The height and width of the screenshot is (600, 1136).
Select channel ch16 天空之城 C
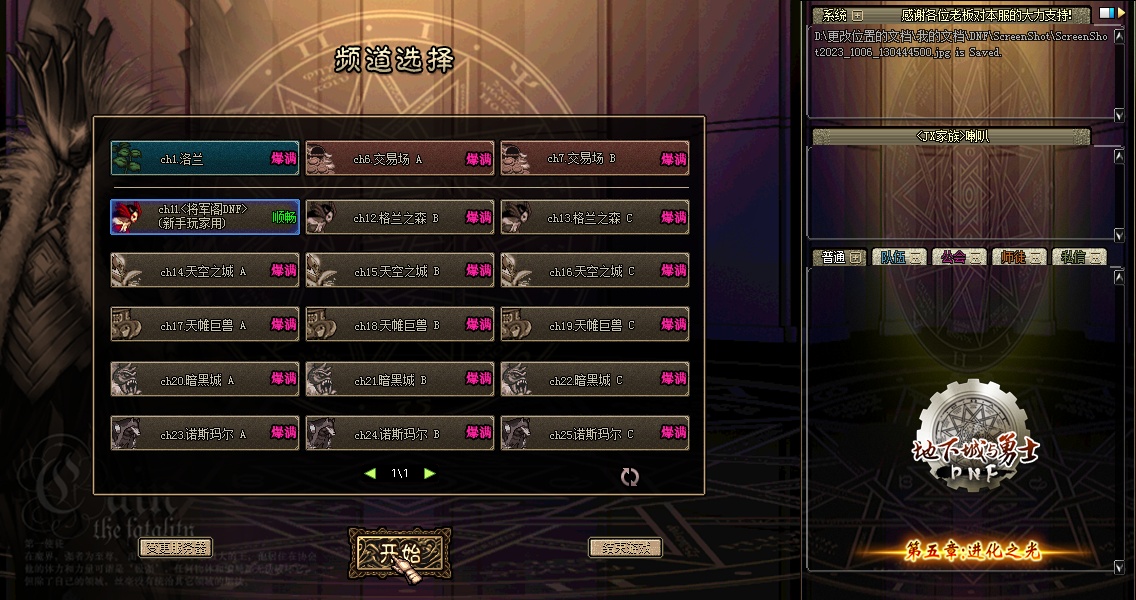tap(594, 271)
